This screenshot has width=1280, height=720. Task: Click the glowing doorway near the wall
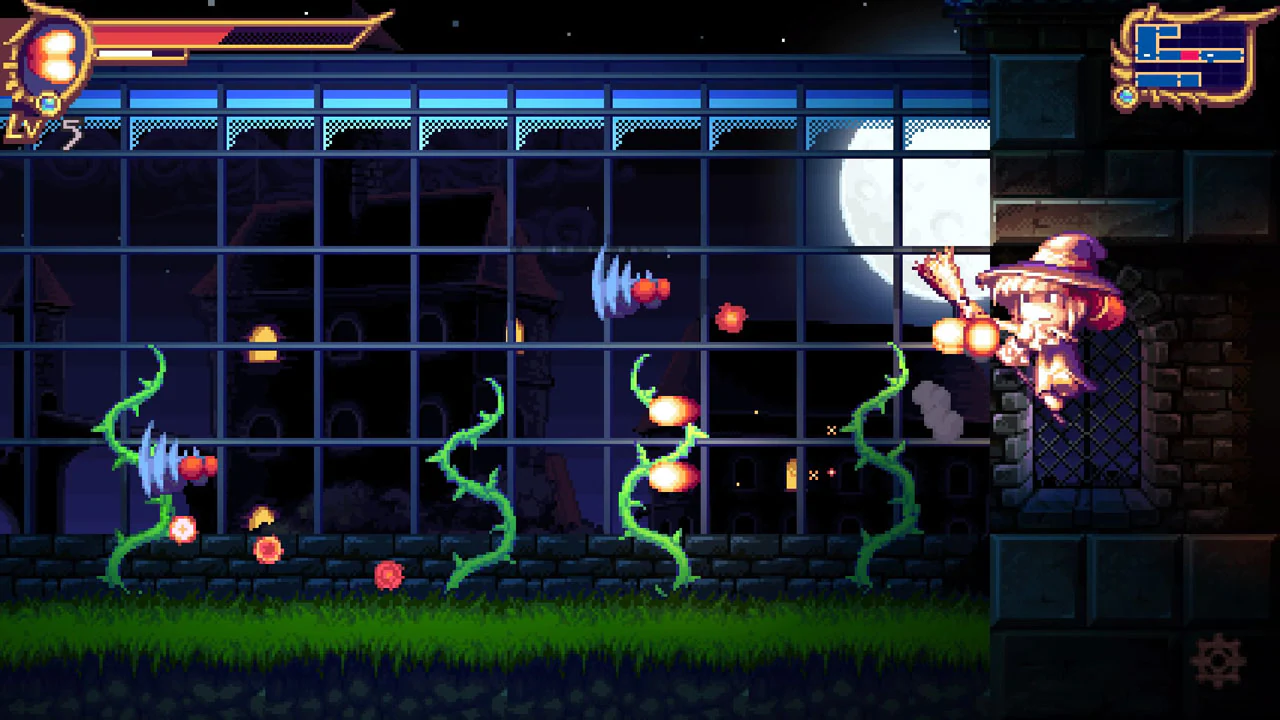coord(790,473)
